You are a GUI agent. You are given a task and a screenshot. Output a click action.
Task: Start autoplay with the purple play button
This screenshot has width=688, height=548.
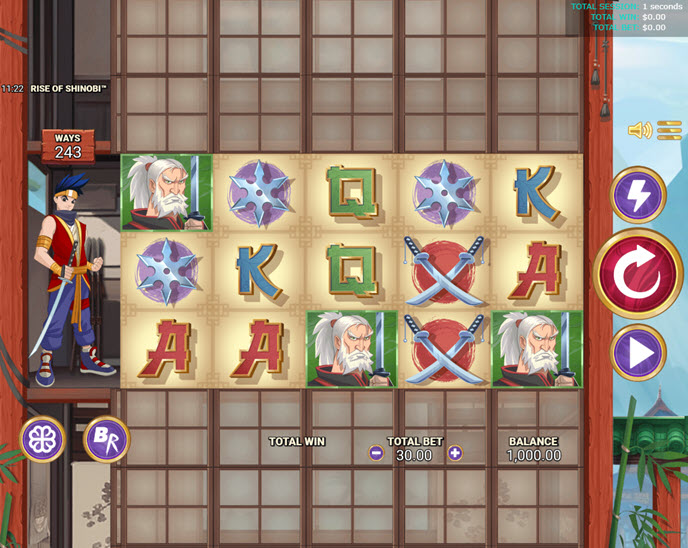coord(638,352)
